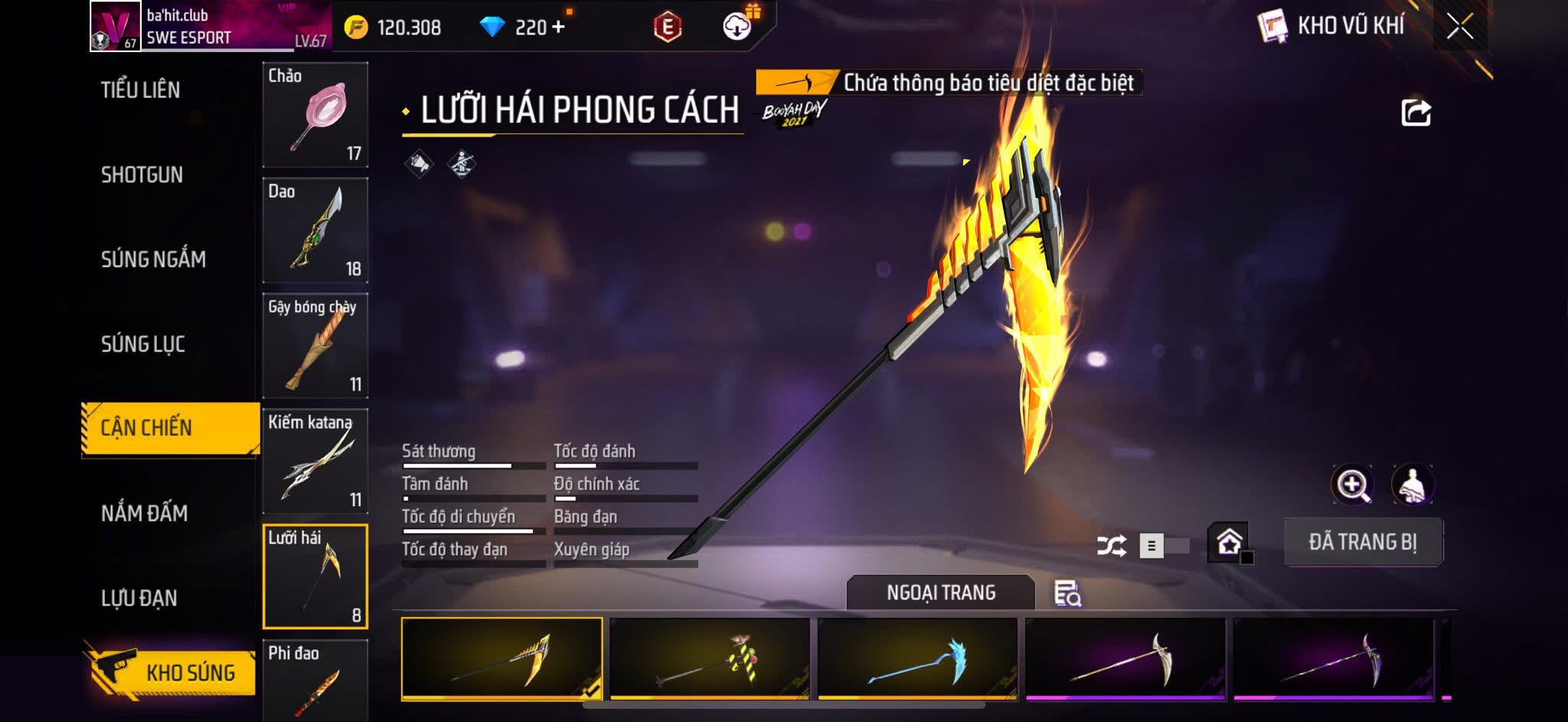Image resolution: width=1568 pixels, height=722 pixels.
Task: Open the Phi đao weapon tile
Action: [x=315, y=680]
